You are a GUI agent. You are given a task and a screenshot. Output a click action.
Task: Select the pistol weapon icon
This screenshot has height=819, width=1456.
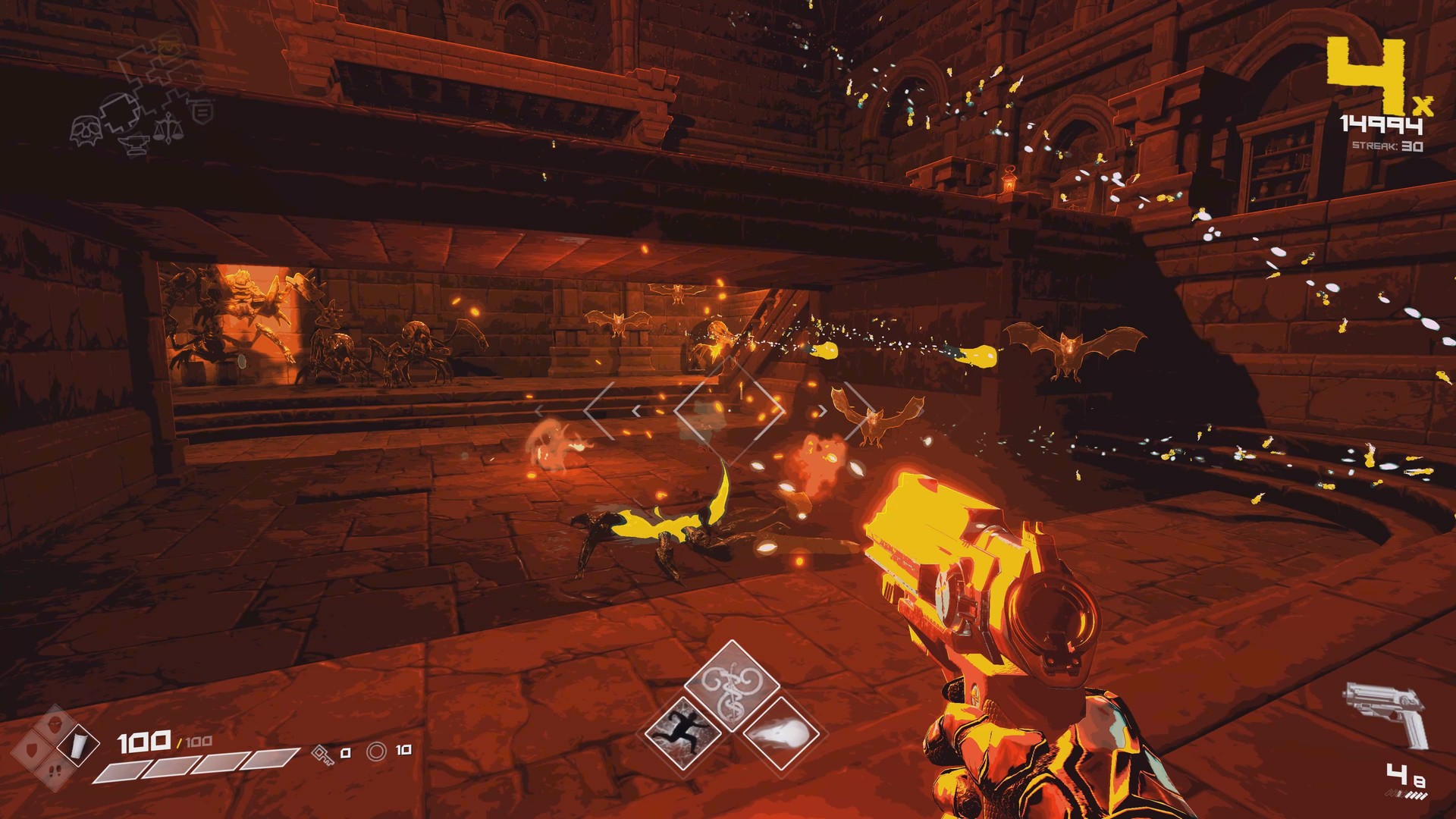[1385, 713]
